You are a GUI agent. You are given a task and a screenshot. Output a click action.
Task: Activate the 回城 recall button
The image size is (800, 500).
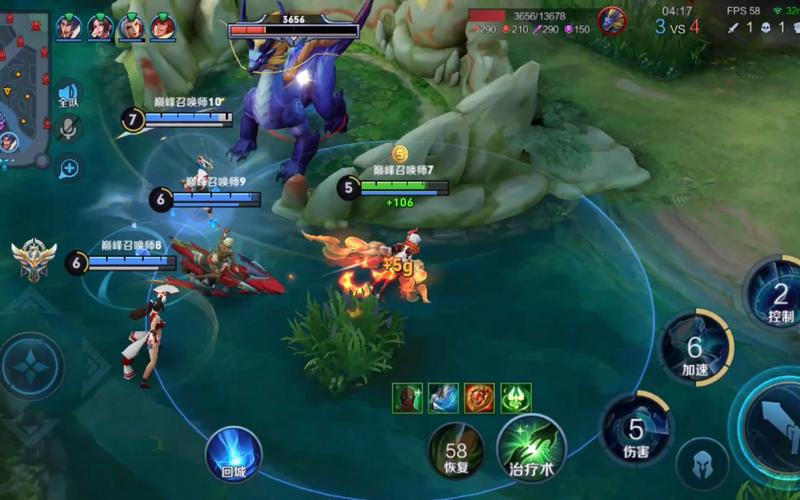point(233,455)
